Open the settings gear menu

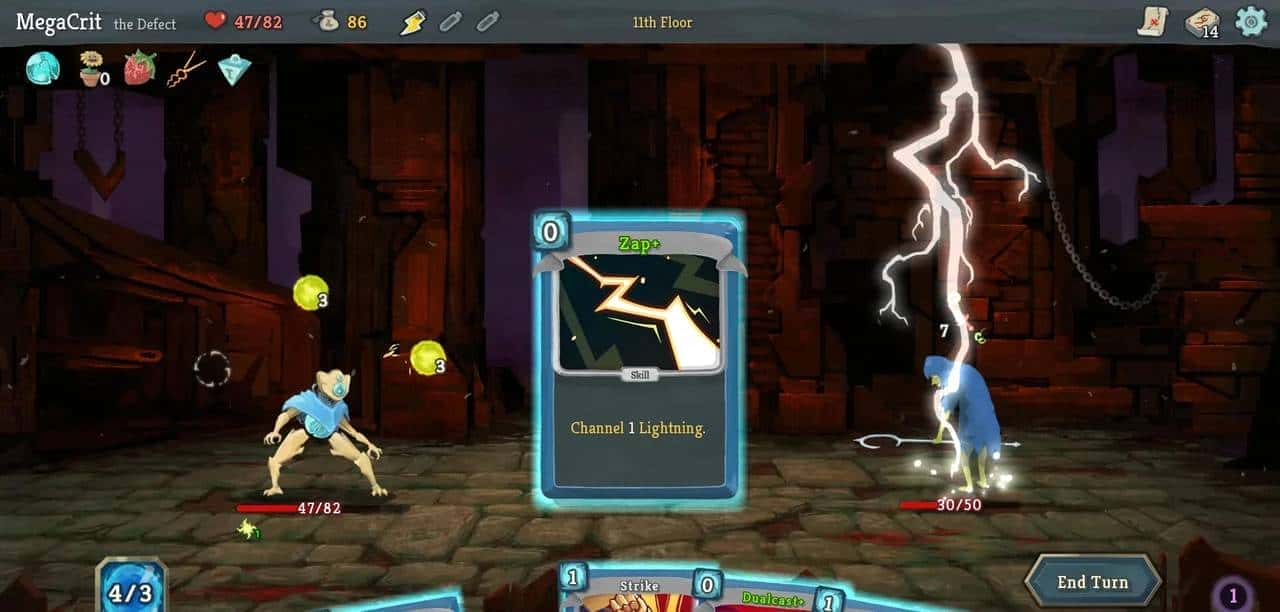coord(1250,22)
